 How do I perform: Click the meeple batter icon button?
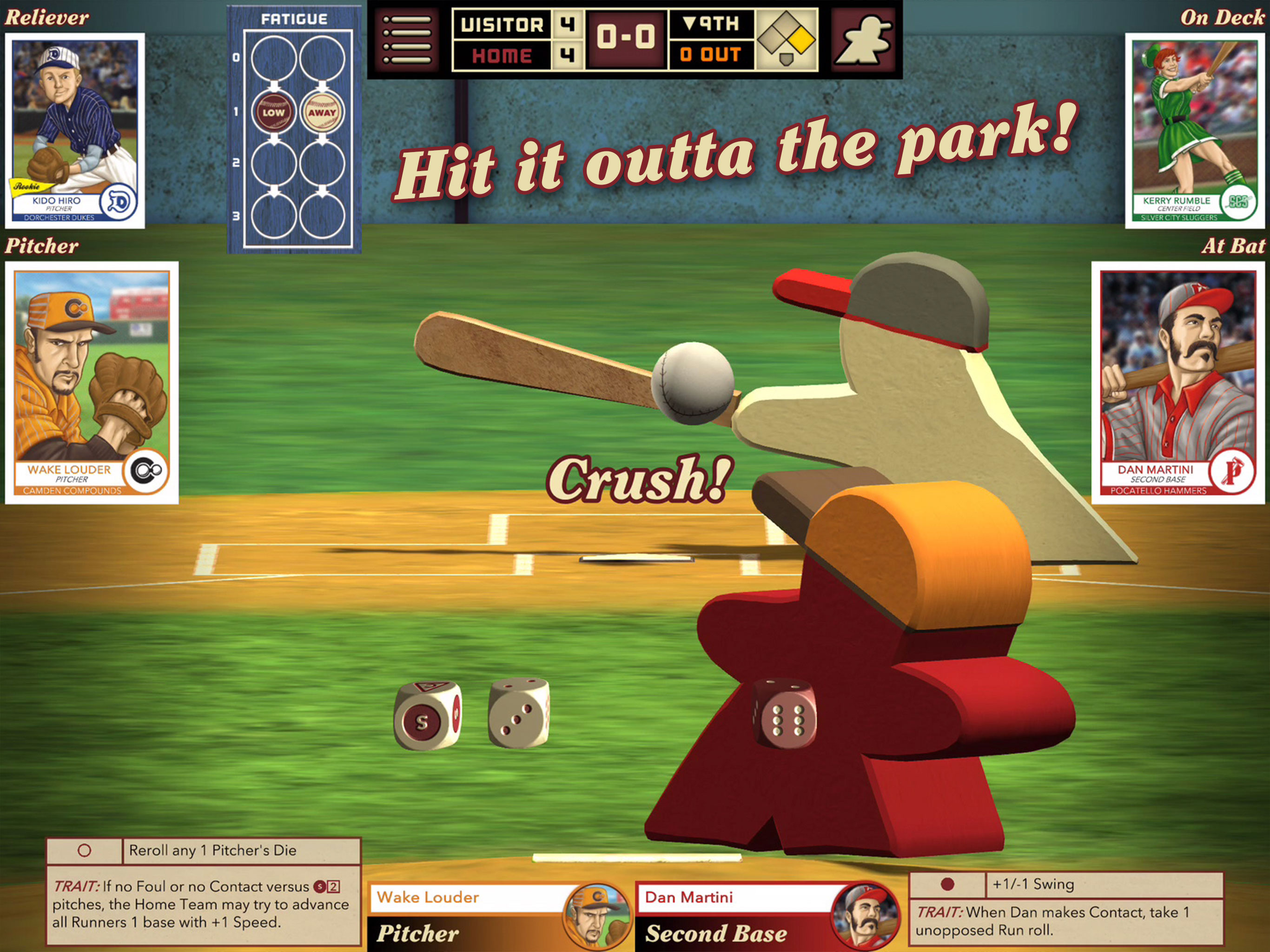[863, 40]
